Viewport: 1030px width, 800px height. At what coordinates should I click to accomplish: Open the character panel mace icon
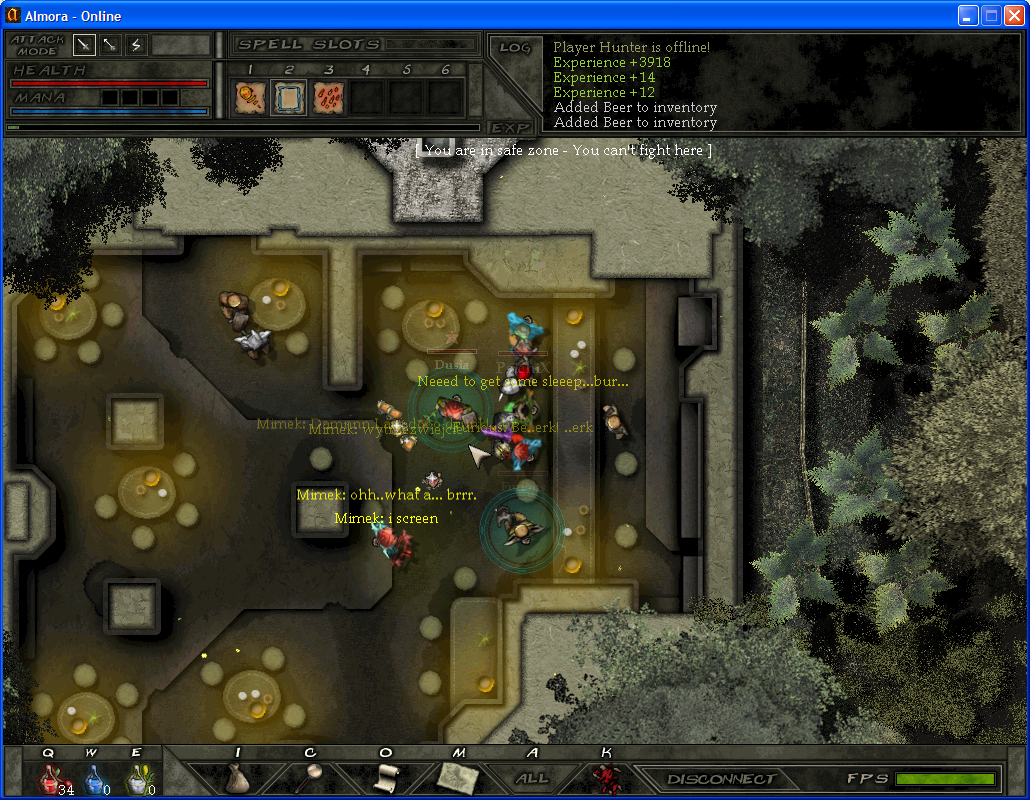(x=311, y=778)
